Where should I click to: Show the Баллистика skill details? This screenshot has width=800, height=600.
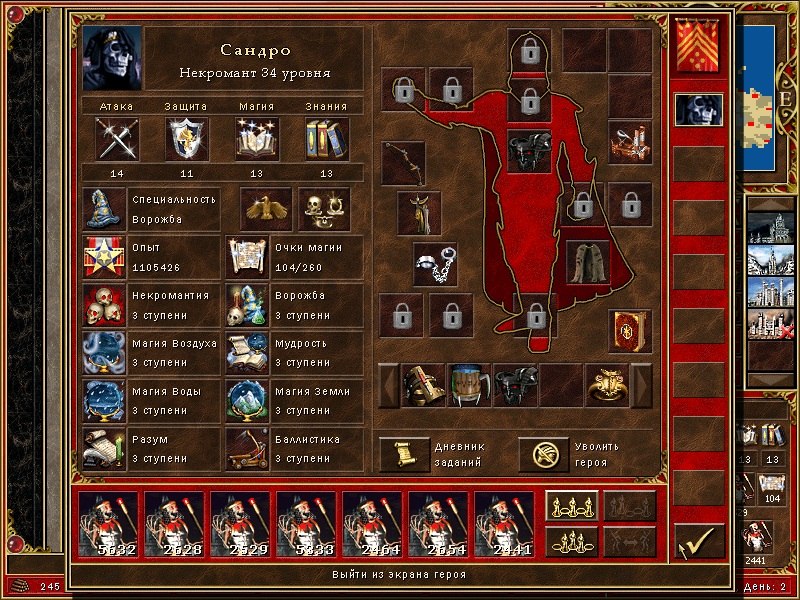point(246,449)
